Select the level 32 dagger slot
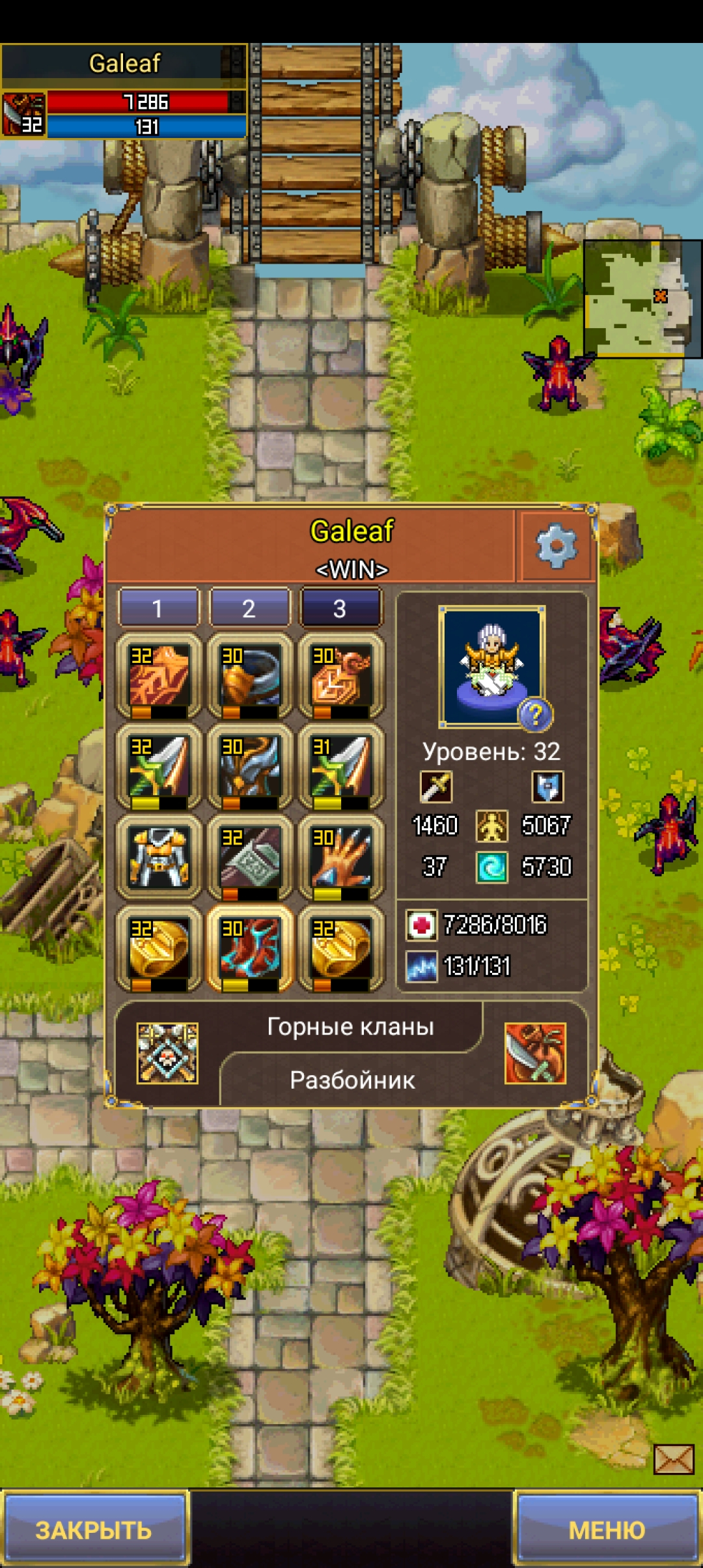The width and height of the screenshot is (703, 1568). click(159, 768)
